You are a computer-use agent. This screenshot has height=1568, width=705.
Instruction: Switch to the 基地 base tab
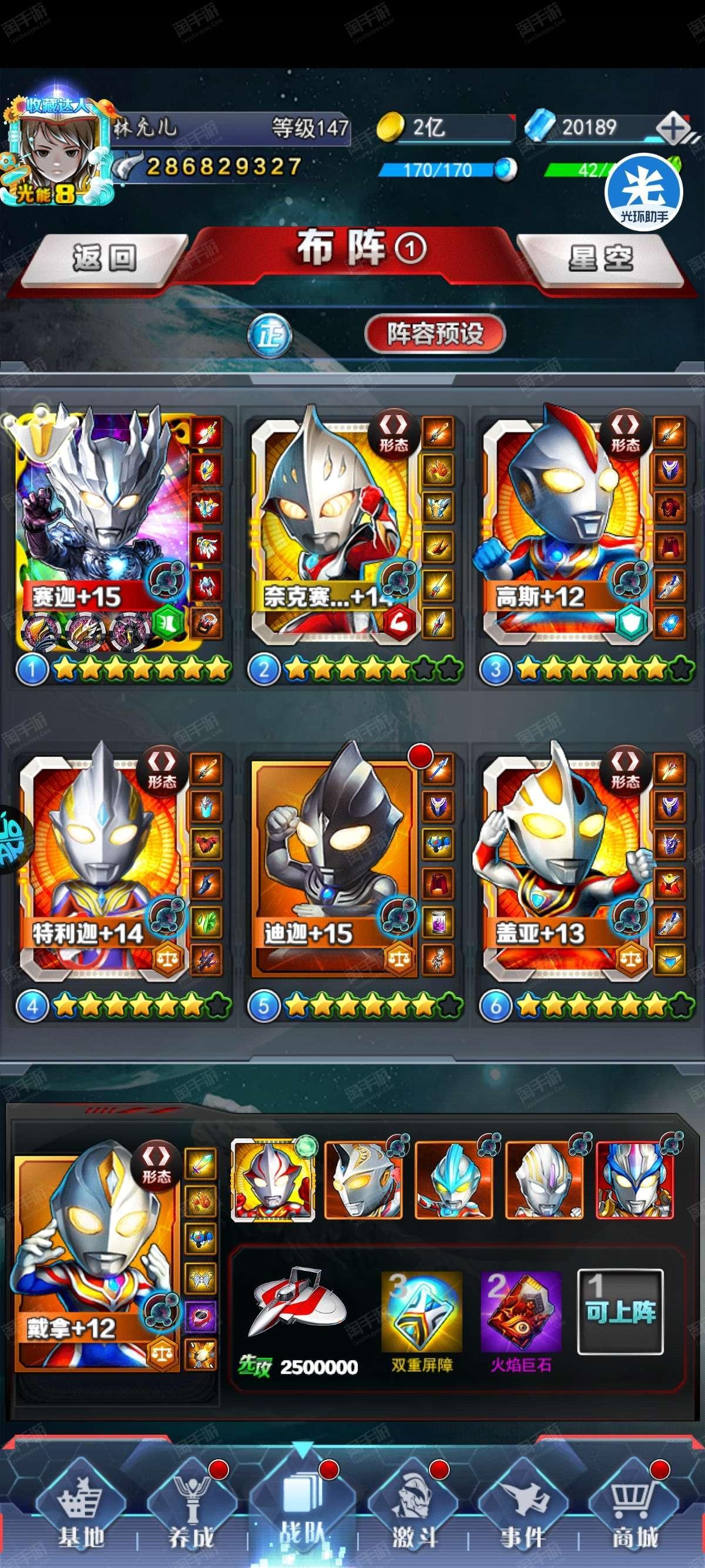point(80,1516)
